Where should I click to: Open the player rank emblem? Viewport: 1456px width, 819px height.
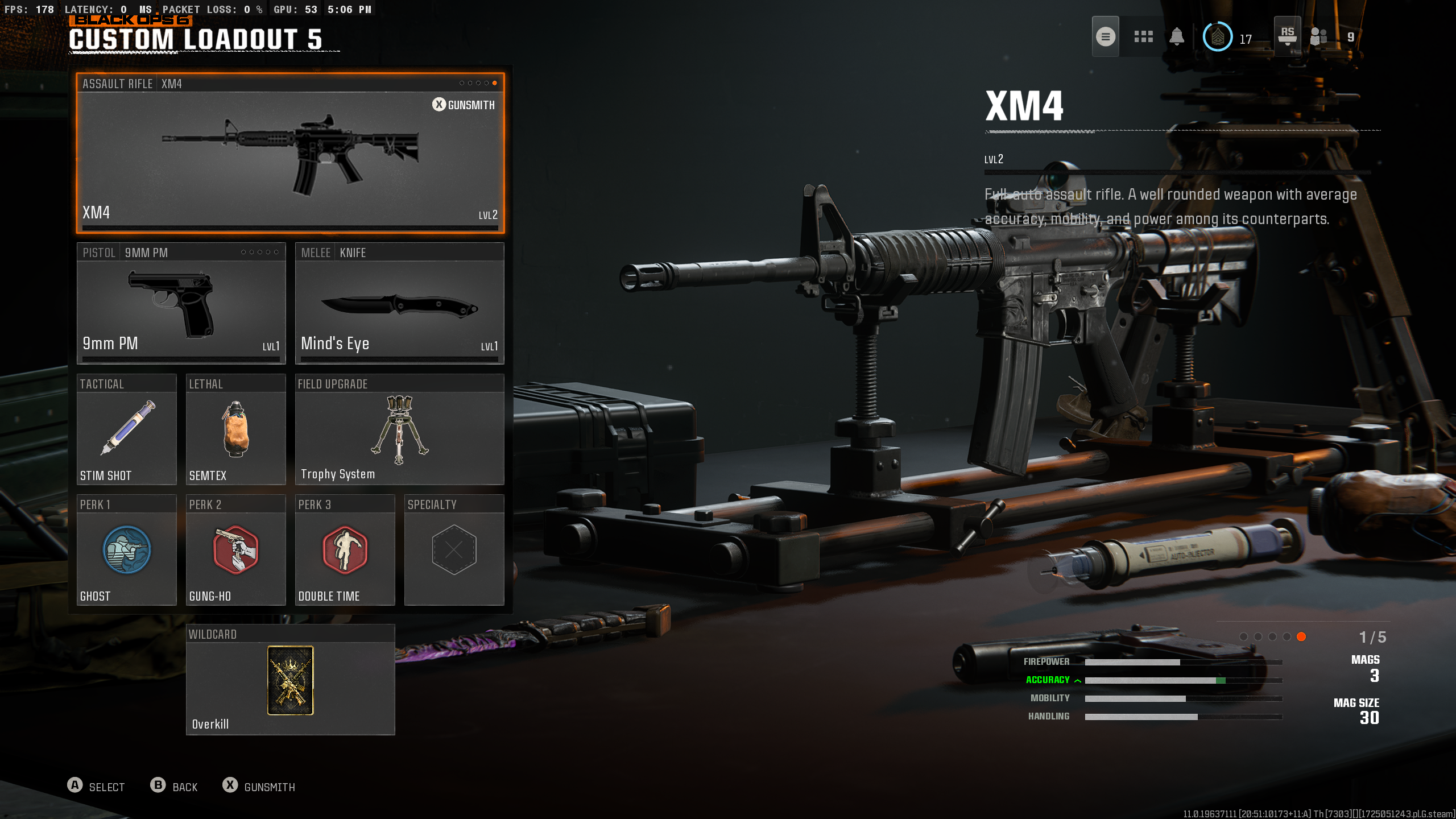coord(1219,36)
